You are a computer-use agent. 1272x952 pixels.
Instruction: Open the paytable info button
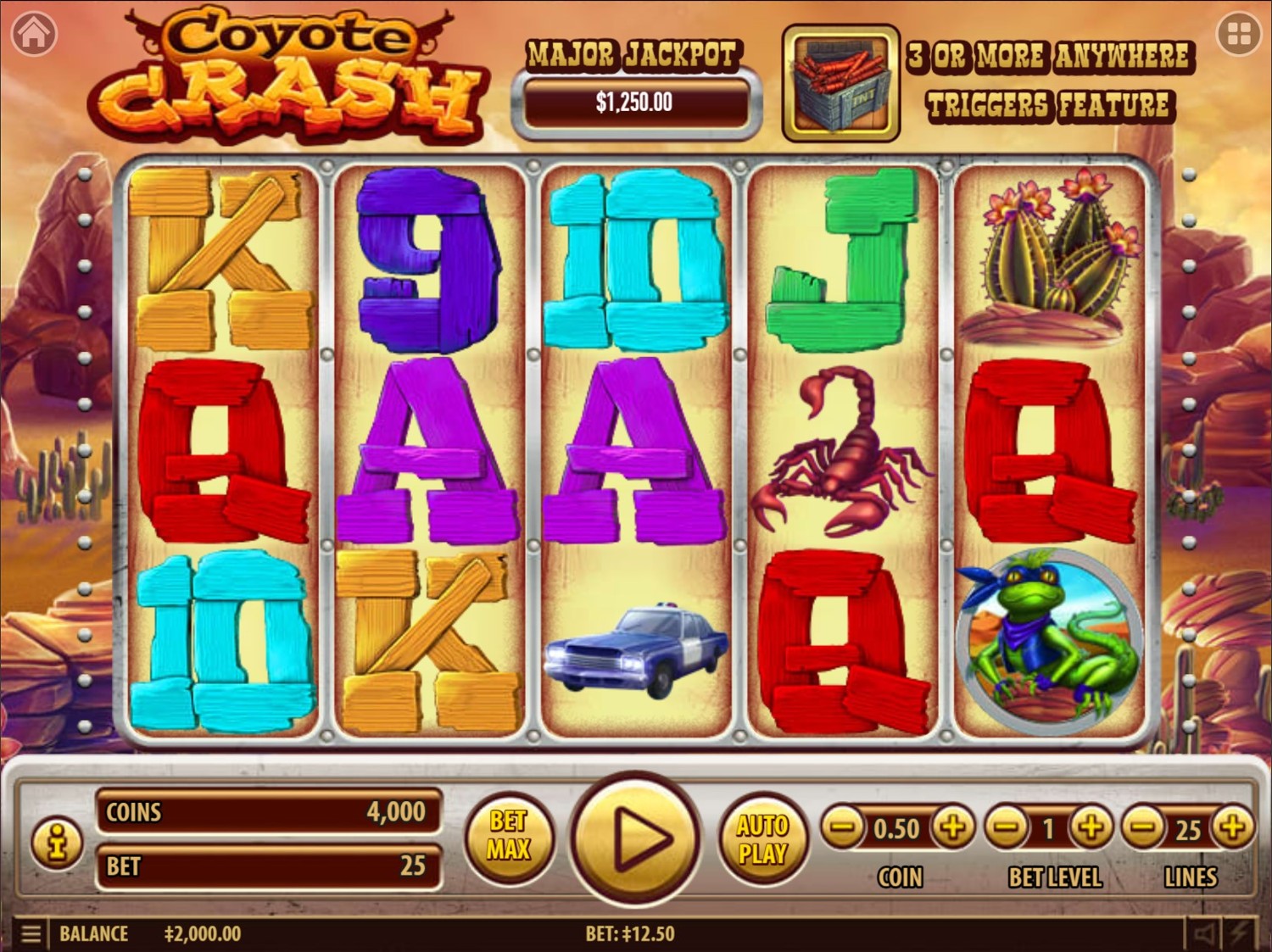pos(57,843)
